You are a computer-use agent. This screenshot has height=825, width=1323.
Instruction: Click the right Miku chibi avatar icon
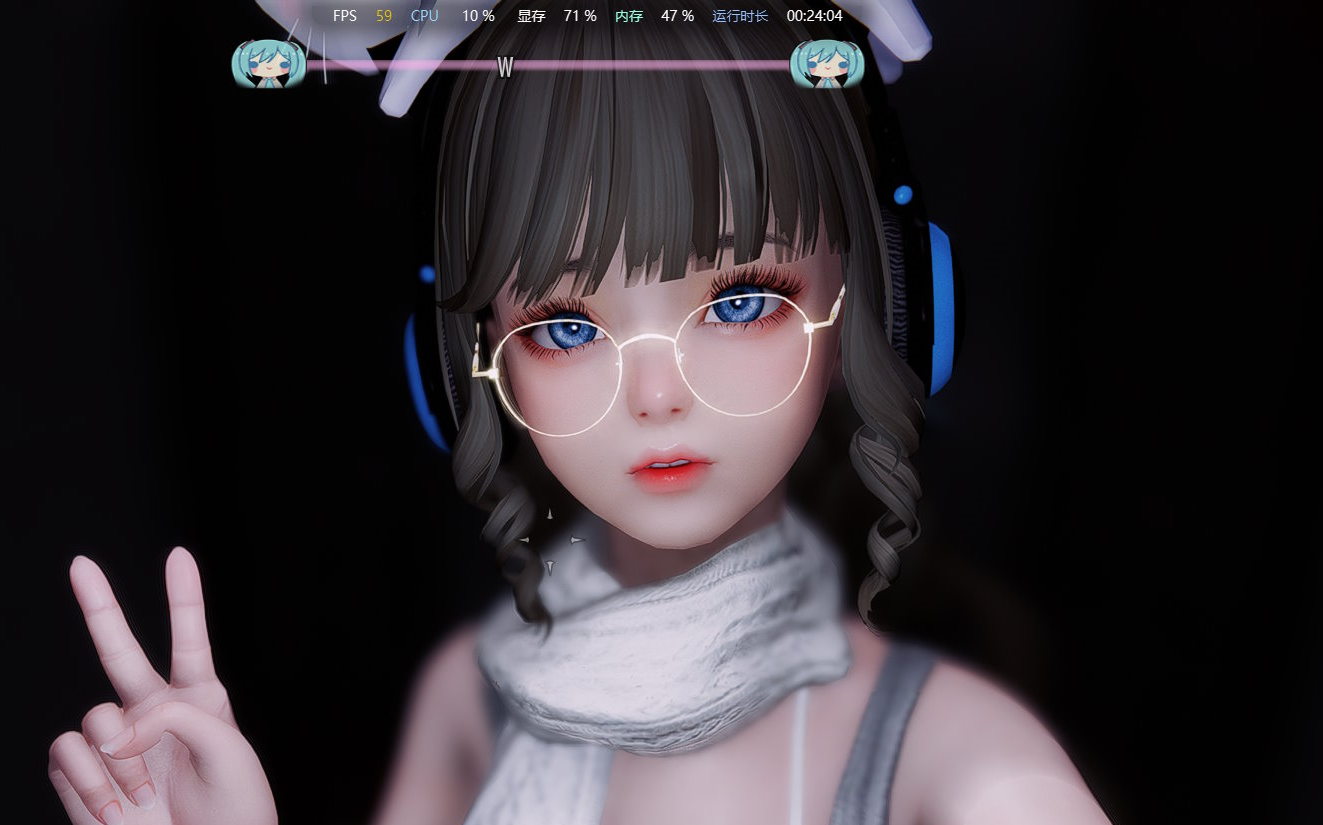pyautogui.click(x=826, y=65)
